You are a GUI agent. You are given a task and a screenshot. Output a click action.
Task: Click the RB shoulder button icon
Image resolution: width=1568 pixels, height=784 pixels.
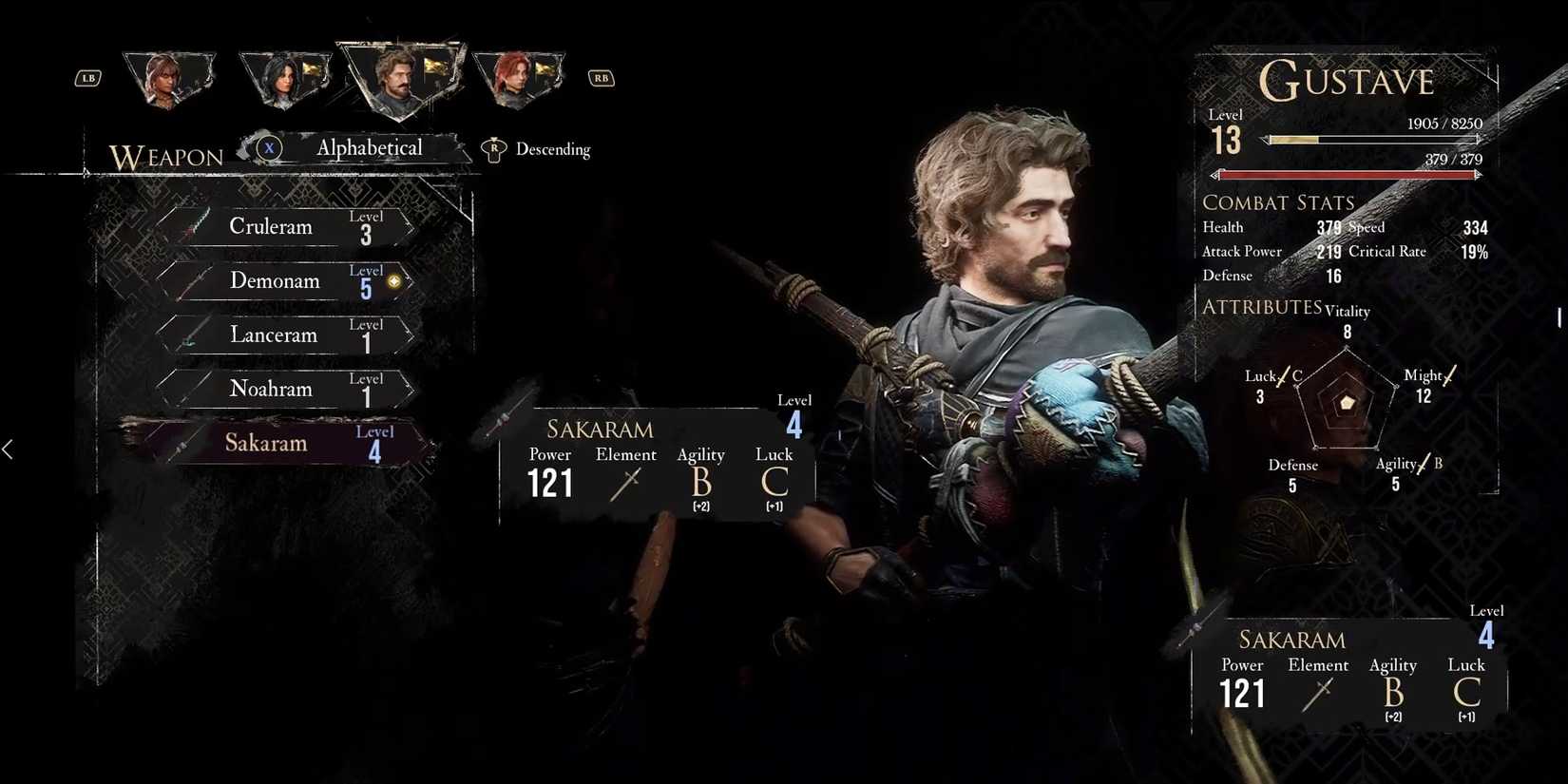[601, 78]
